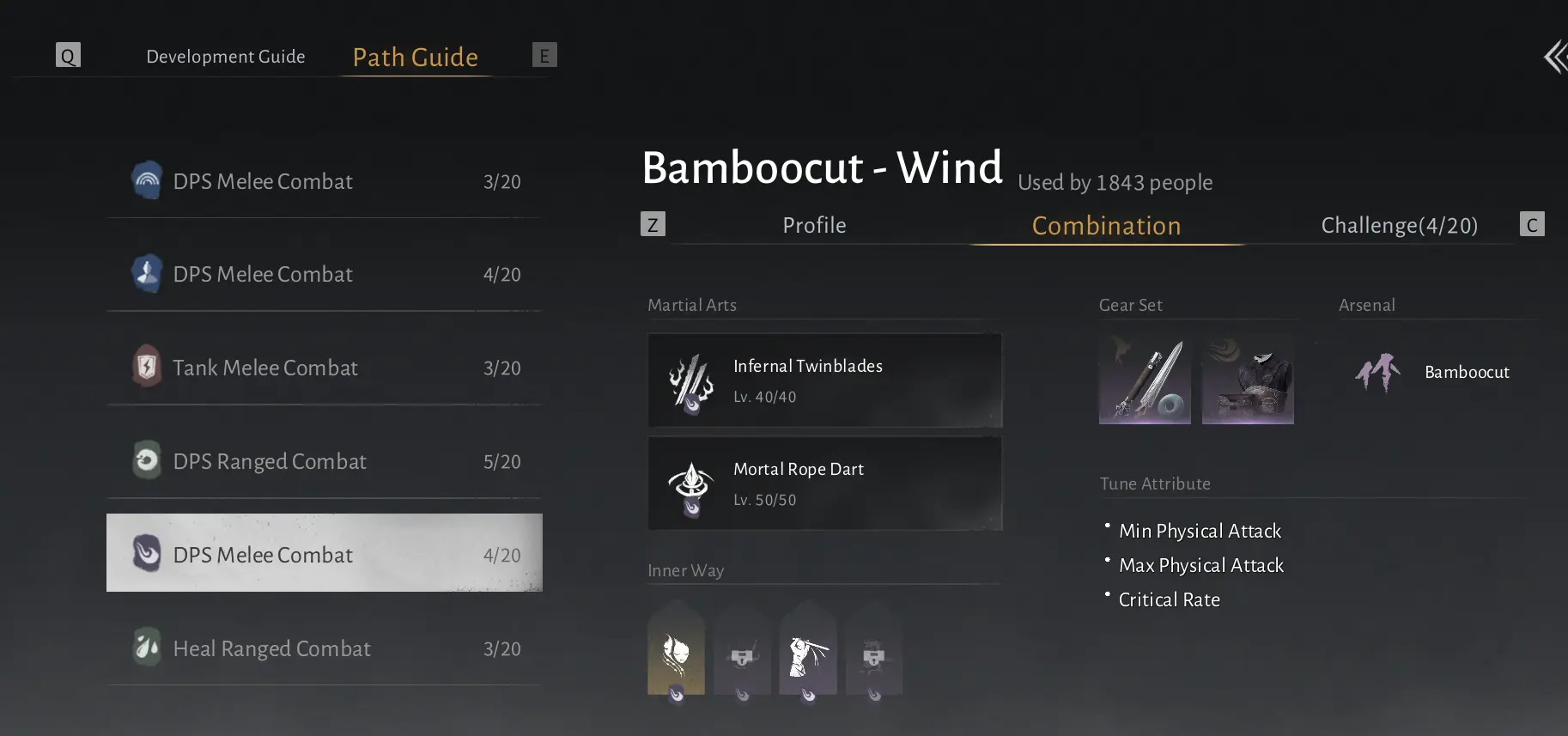The height and width of the screenshot is (736, 1568).
Task: Inspect the armor gear set thumbnail
Action: tap(1247, 380)
